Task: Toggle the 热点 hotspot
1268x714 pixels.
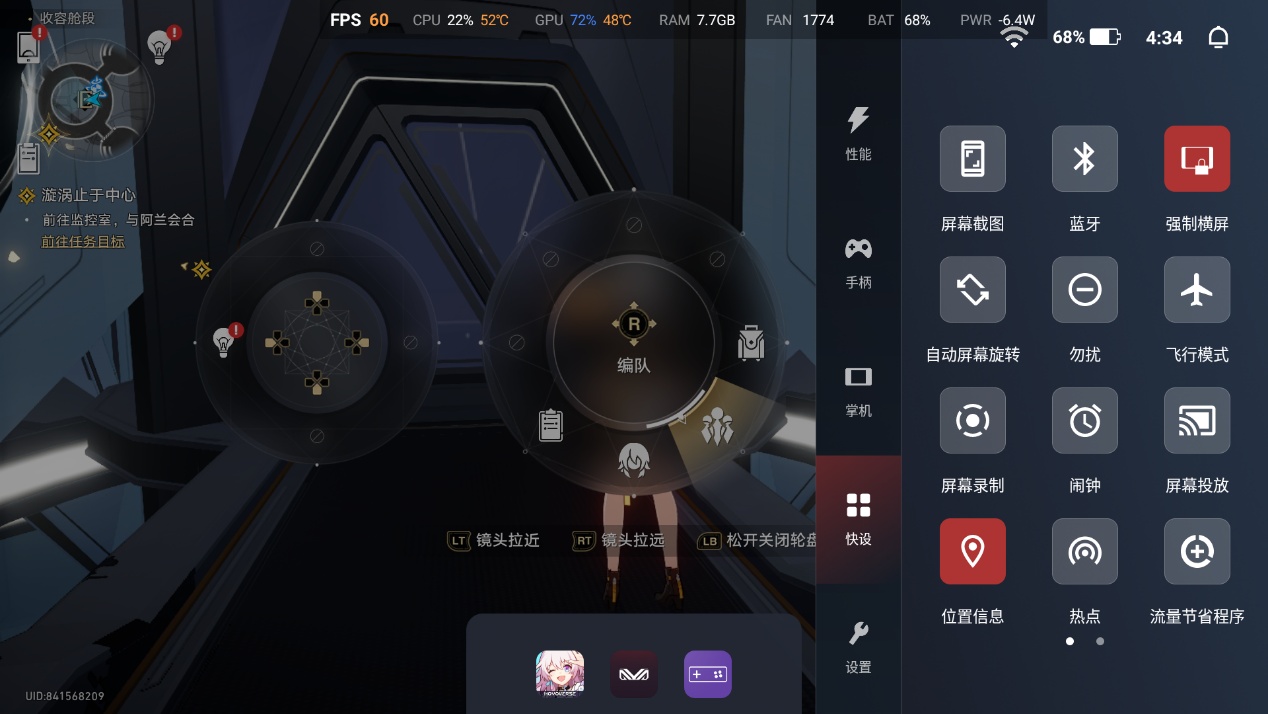Action: [x=1084, y=552]
